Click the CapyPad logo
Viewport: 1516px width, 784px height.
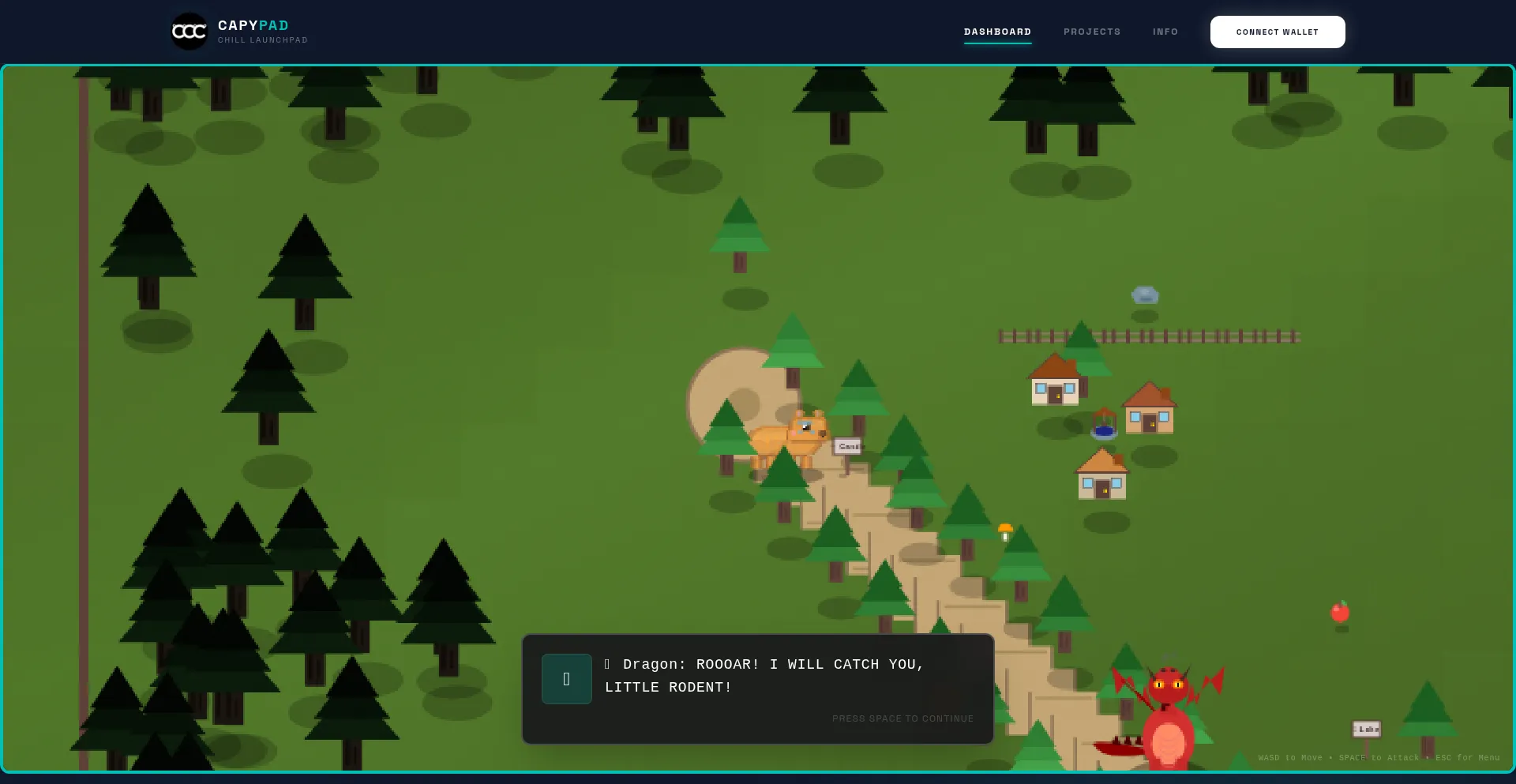[x=189, y=32]
